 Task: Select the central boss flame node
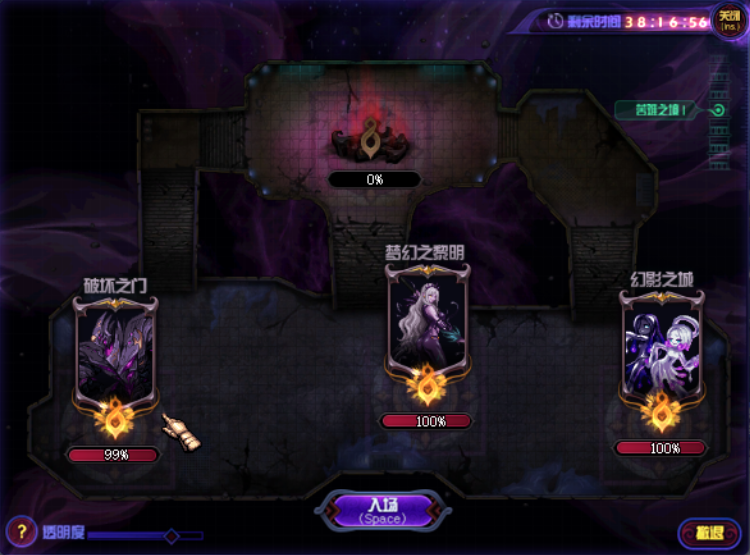(374, 139)
